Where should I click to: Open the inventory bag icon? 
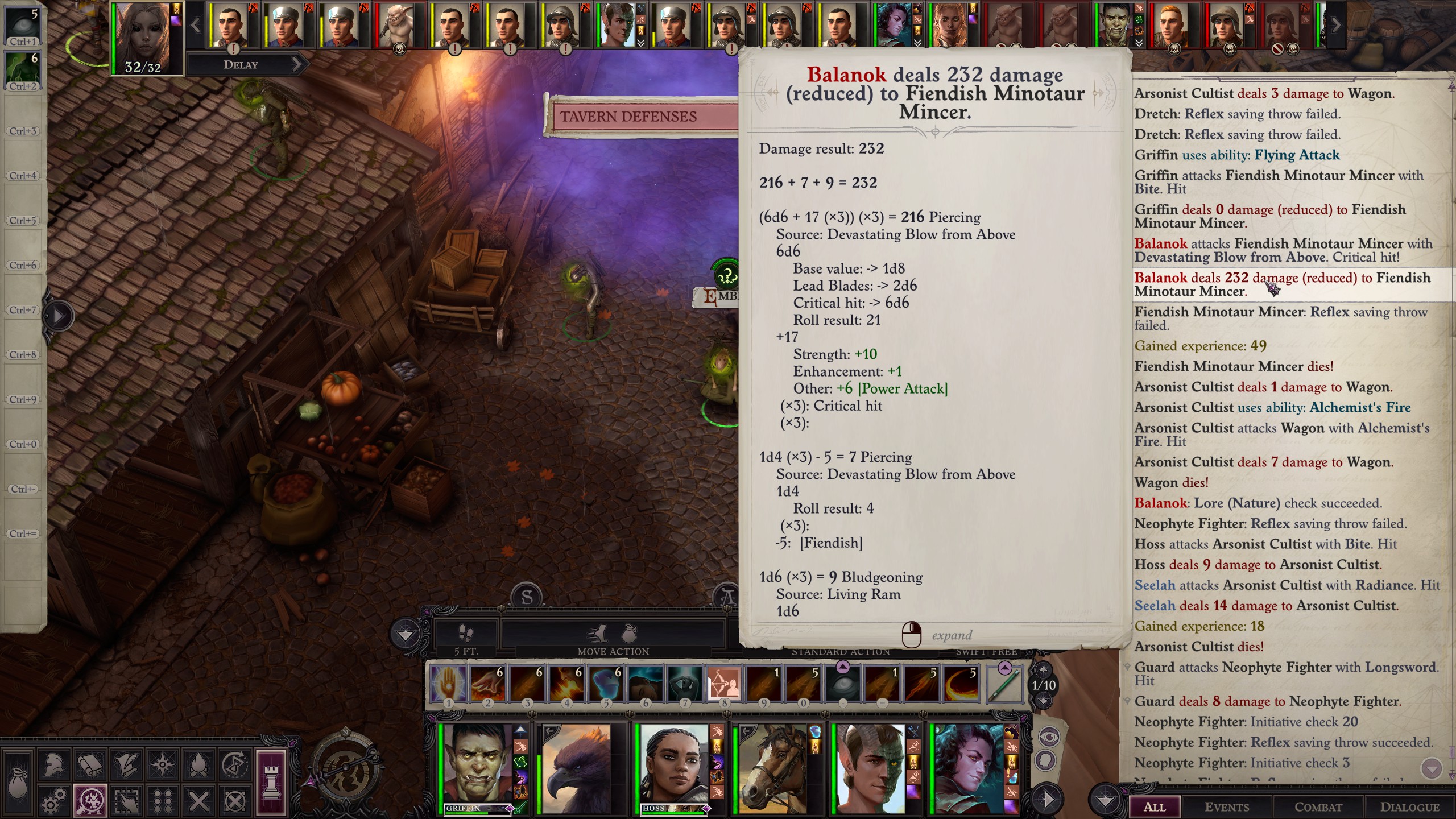[x=18, y=783]
